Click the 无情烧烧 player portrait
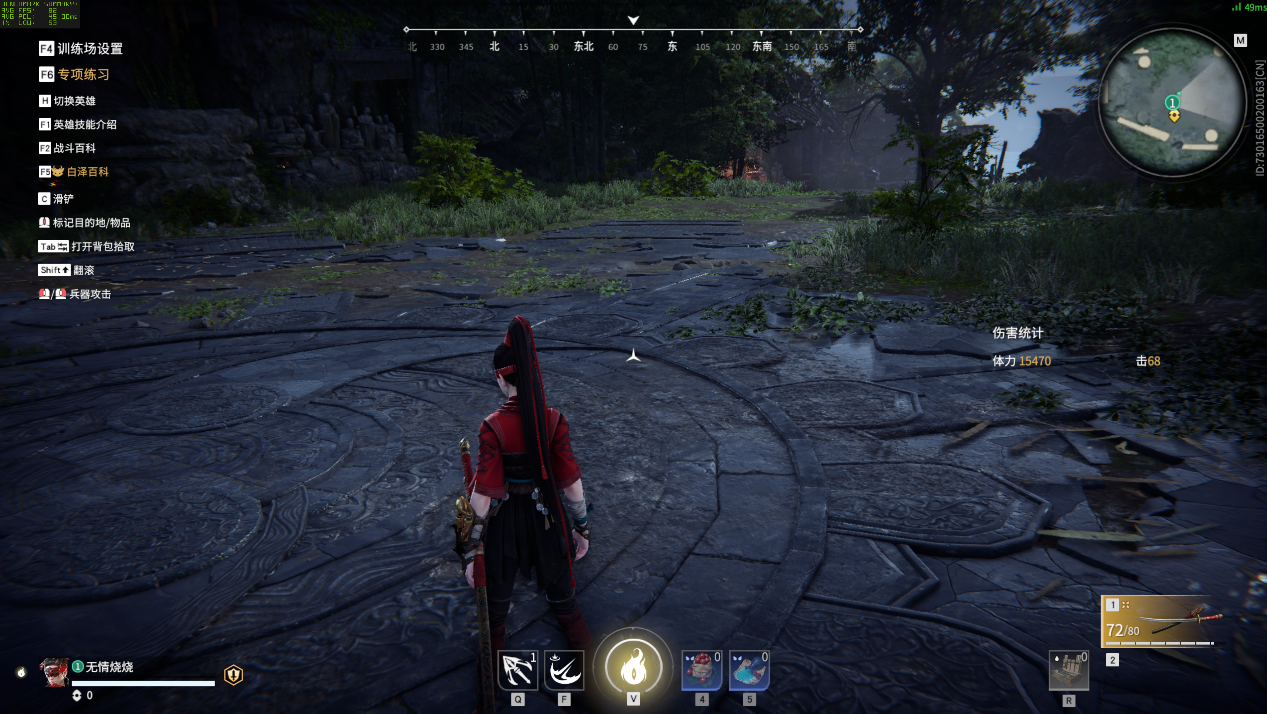Screen dimensions: 1267x714 (x=54, y=672)
